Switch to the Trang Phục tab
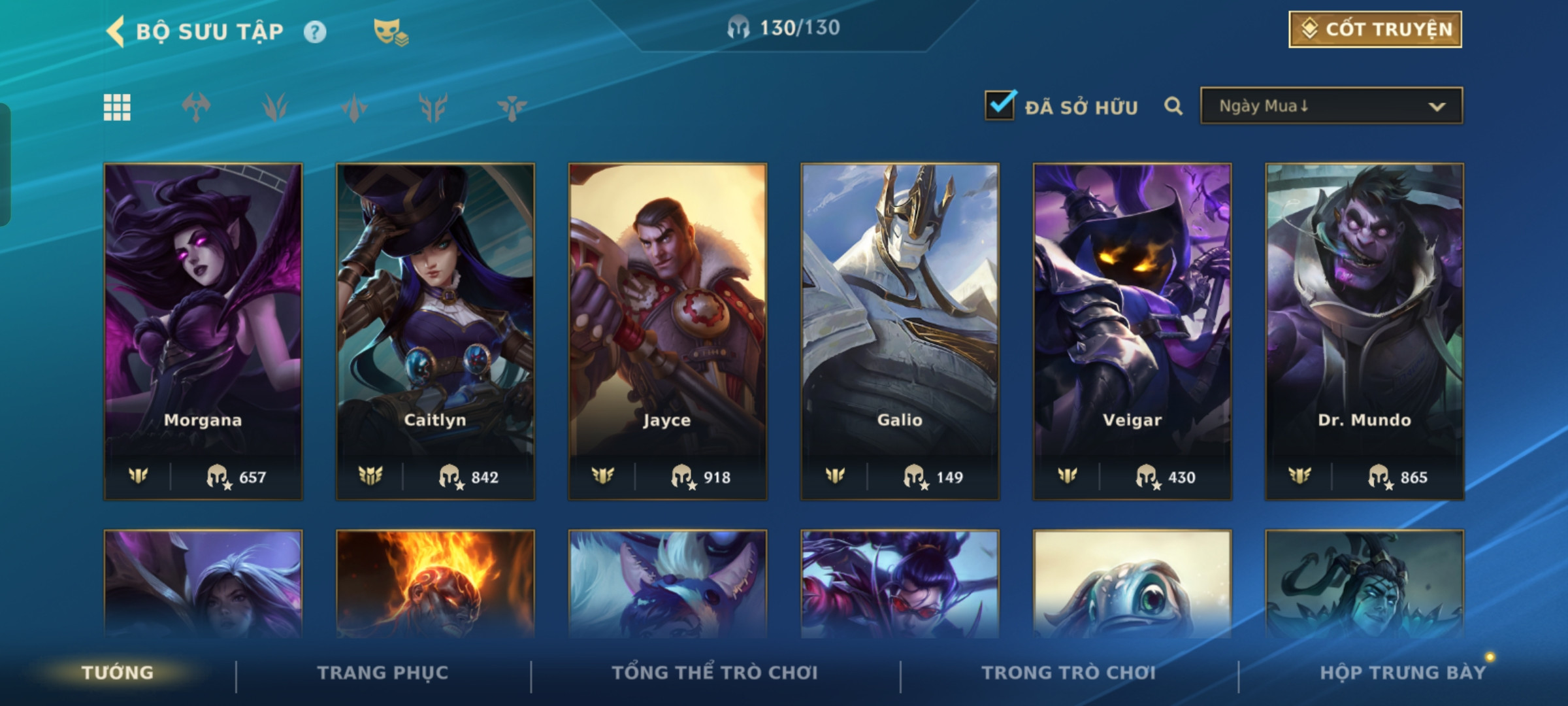Image resolution: width=1568 pixels, height=706 pixels. 383,673
